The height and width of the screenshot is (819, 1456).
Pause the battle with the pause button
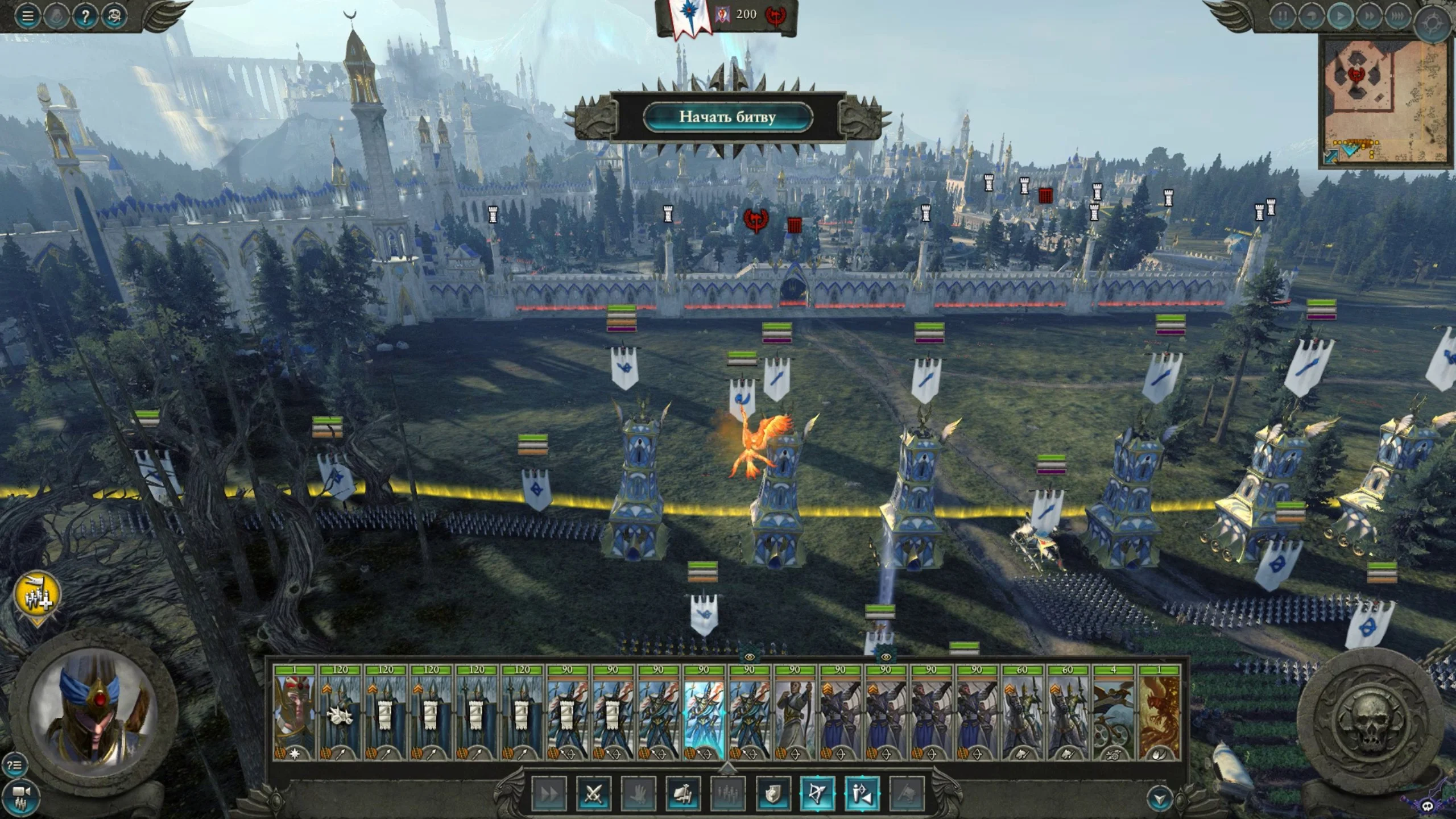pos(1282,16)
